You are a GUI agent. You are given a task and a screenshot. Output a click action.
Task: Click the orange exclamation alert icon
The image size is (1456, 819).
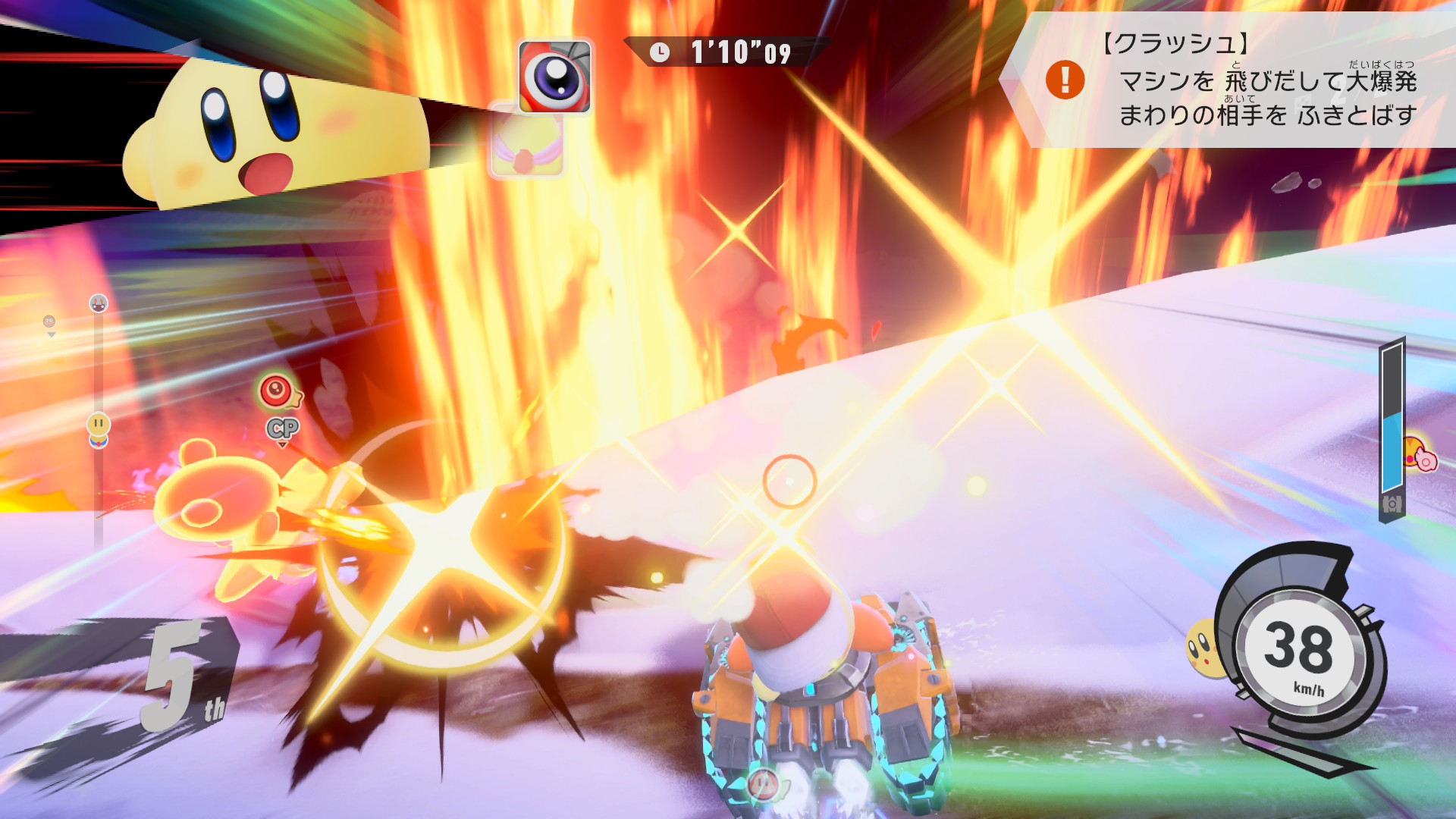(1065, 80)
